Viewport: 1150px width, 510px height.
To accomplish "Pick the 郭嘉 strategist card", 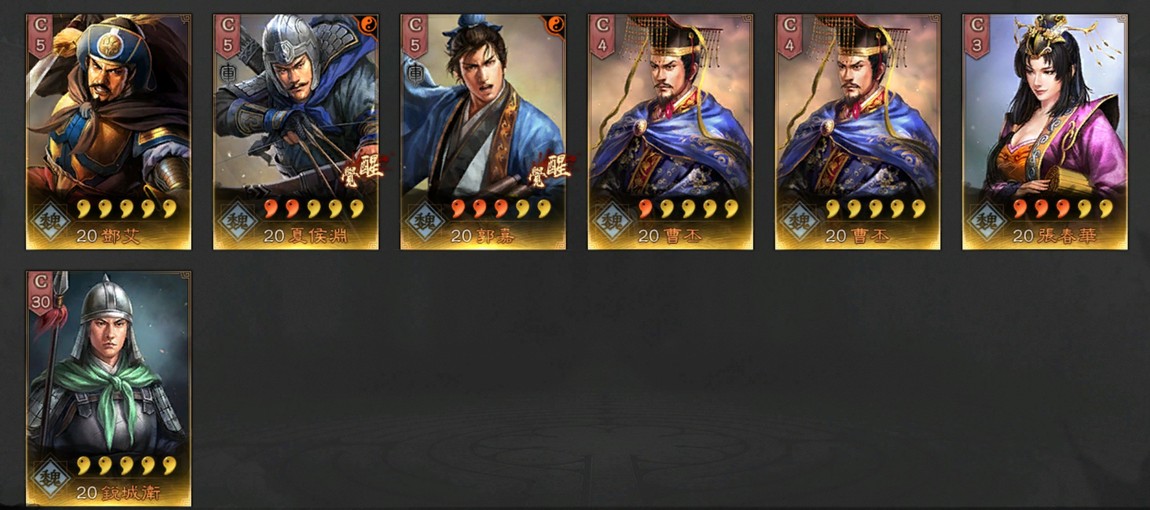I will 483,130.
